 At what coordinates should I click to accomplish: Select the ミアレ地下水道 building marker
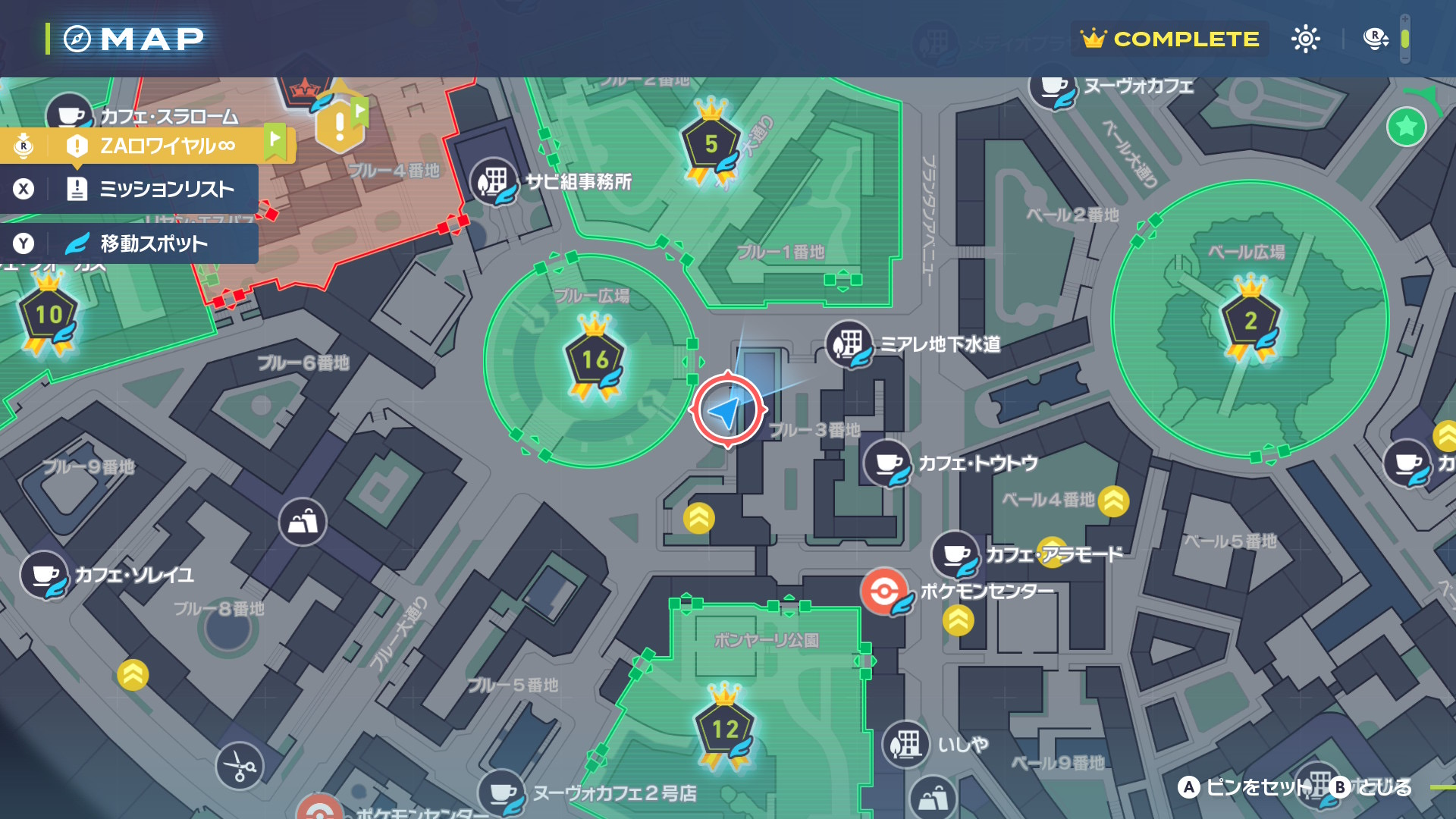click(x=849, y=344)
